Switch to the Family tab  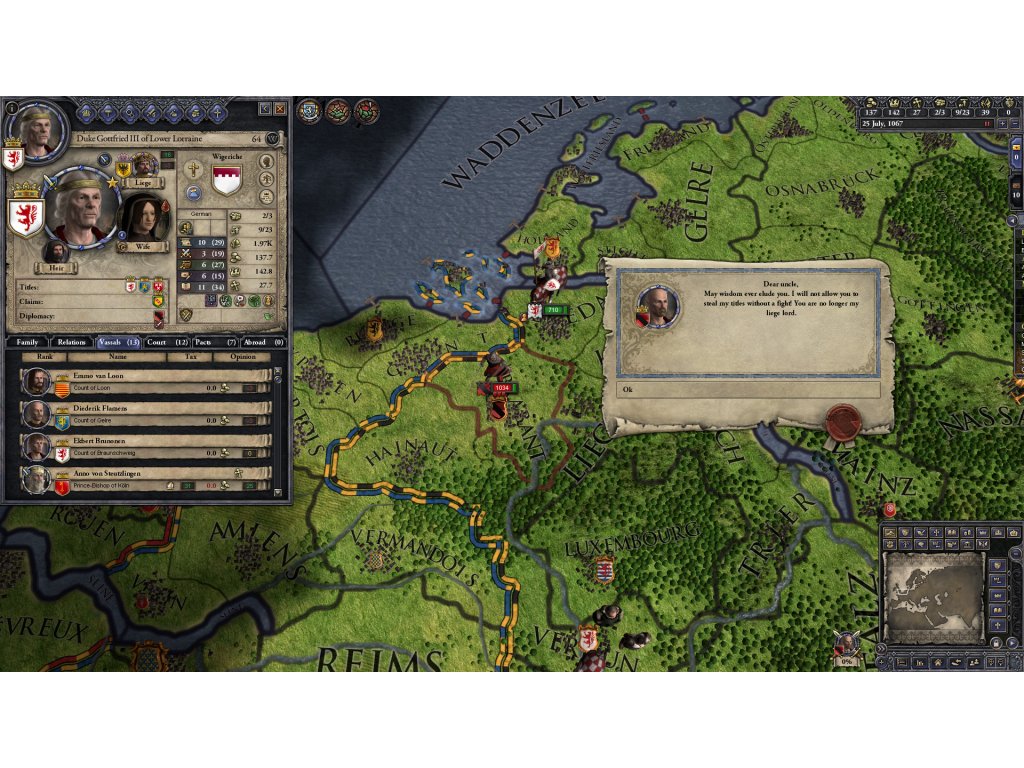27,342
